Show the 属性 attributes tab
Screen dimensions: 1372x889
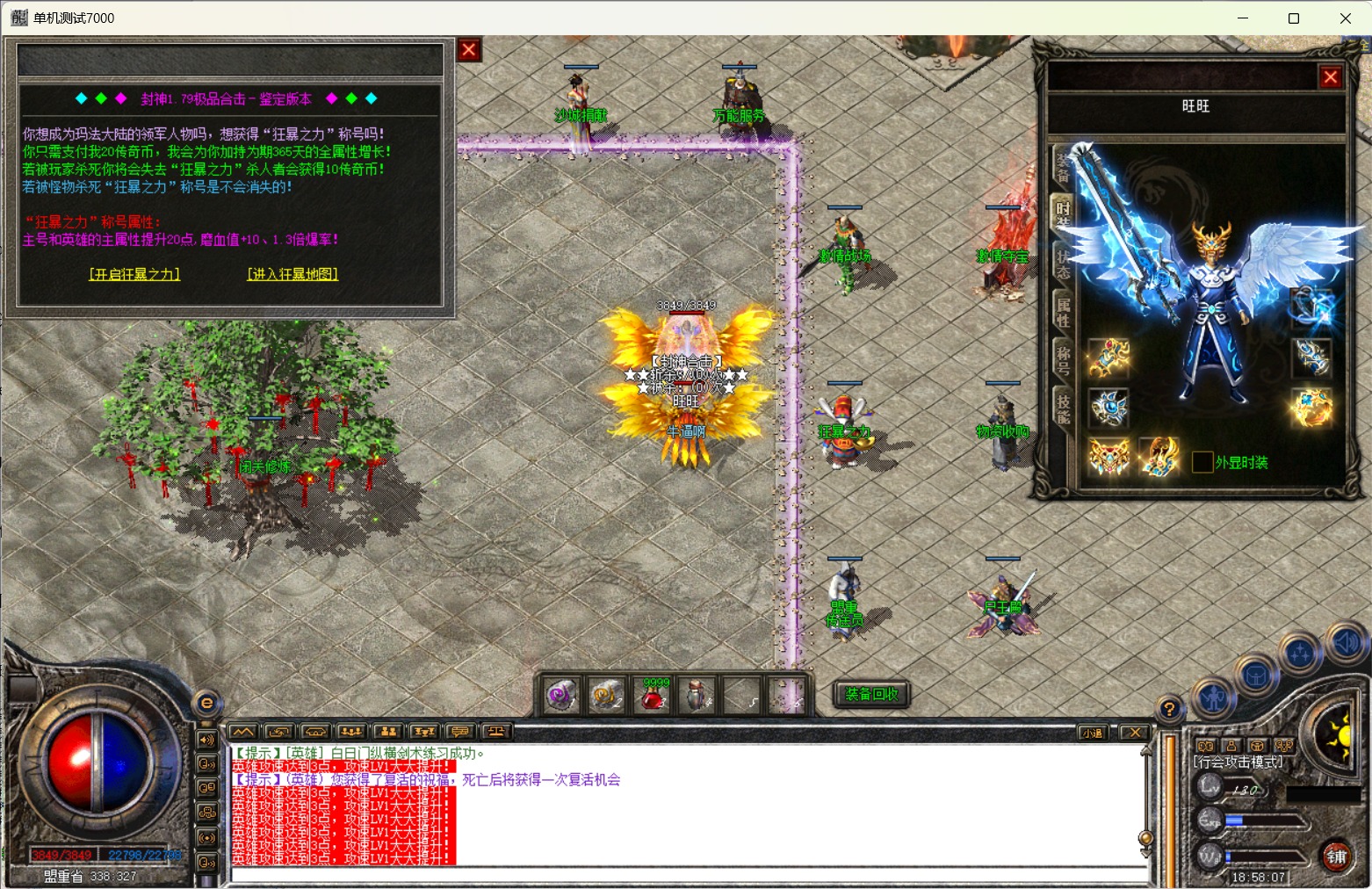click(x=1063, y=312)
